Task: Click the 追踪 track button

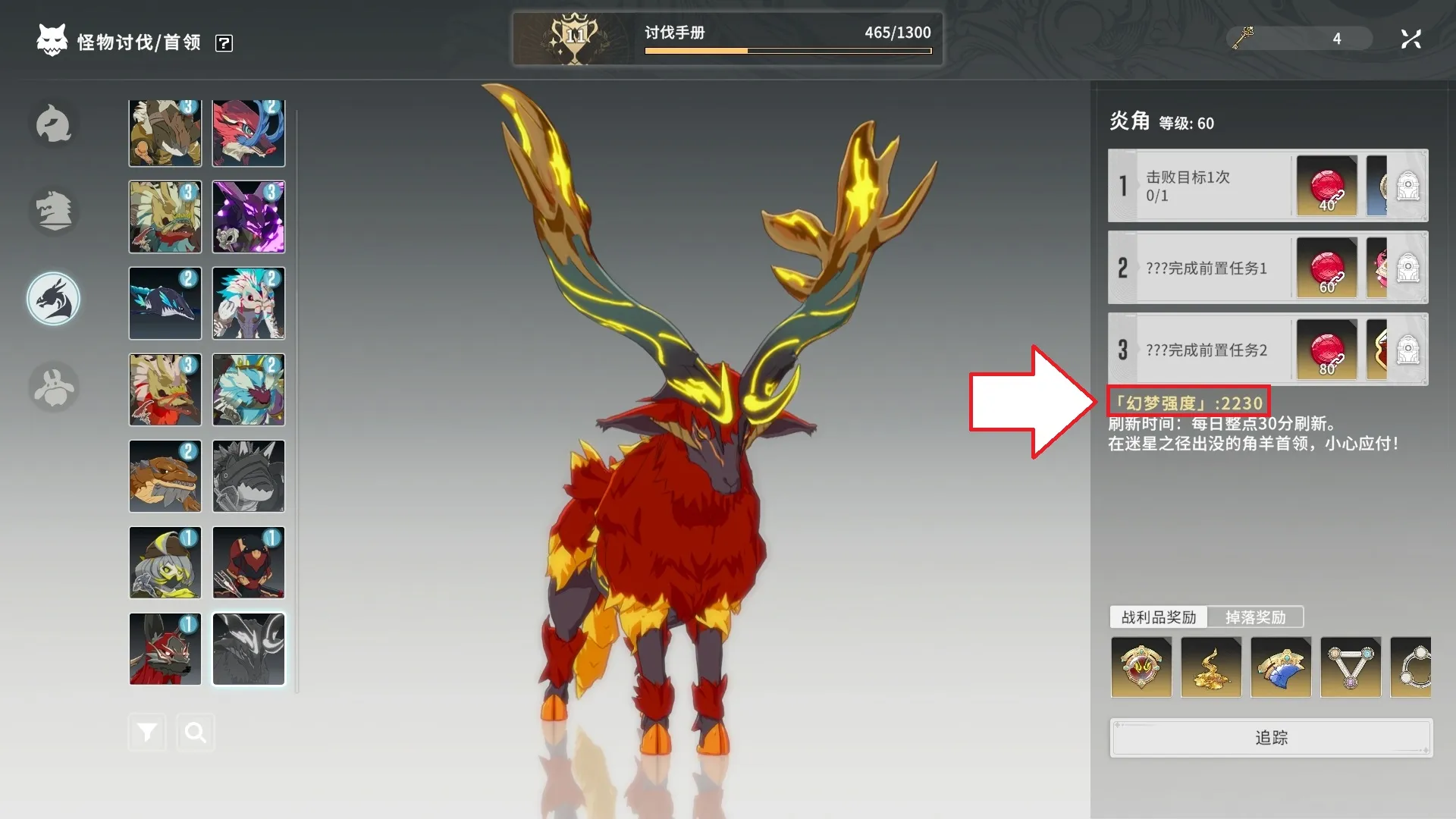Action: pyautogui.click(x=1271, y=737)
